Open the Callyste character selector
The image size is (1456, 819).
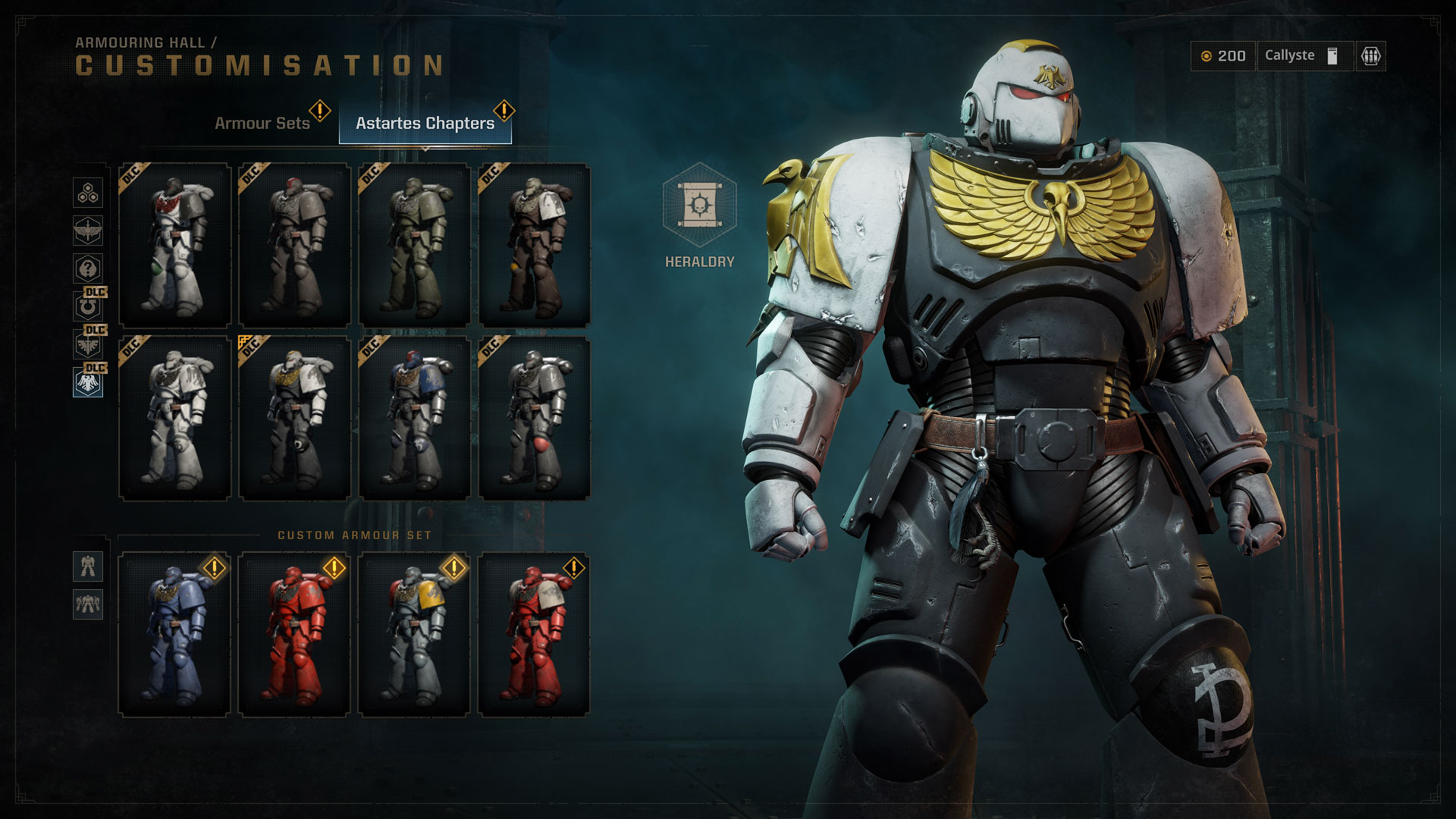tap(1303, 55)
